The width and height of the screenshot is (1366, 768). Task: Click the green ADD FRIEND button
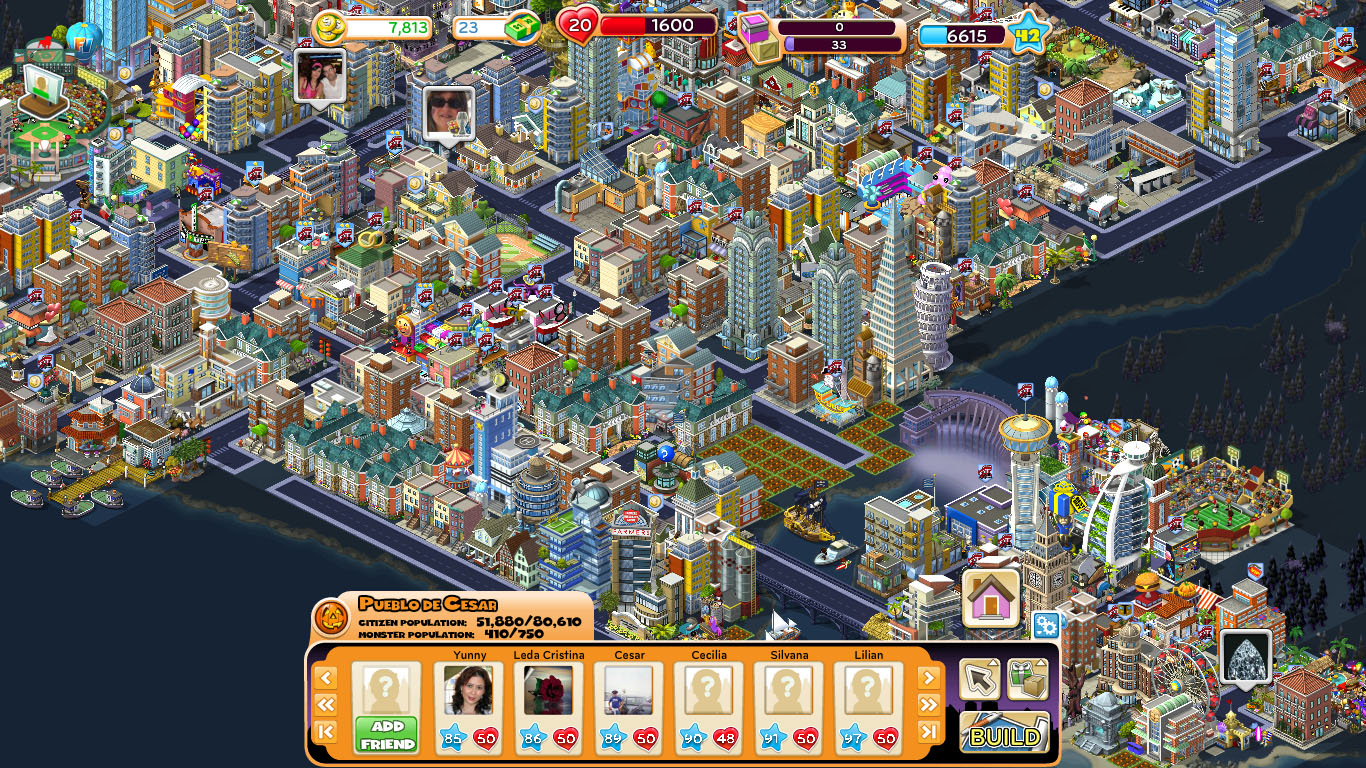tap(387, 732)
